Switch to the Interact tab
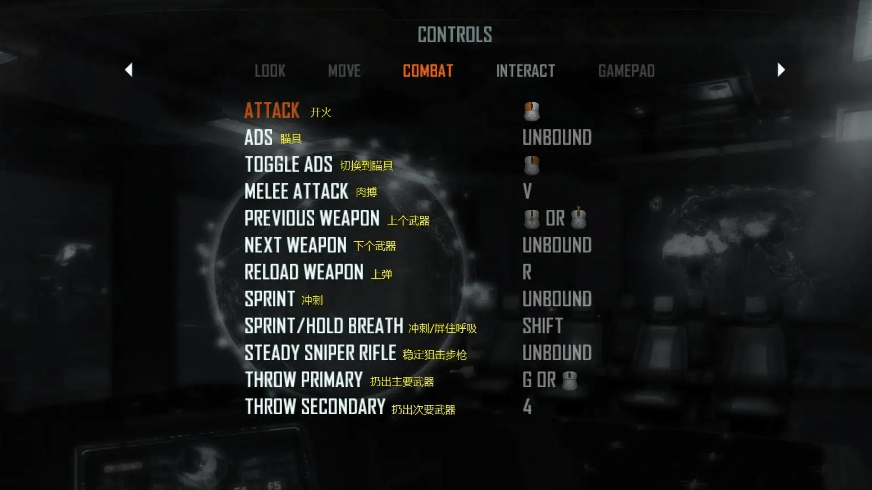 525,71
